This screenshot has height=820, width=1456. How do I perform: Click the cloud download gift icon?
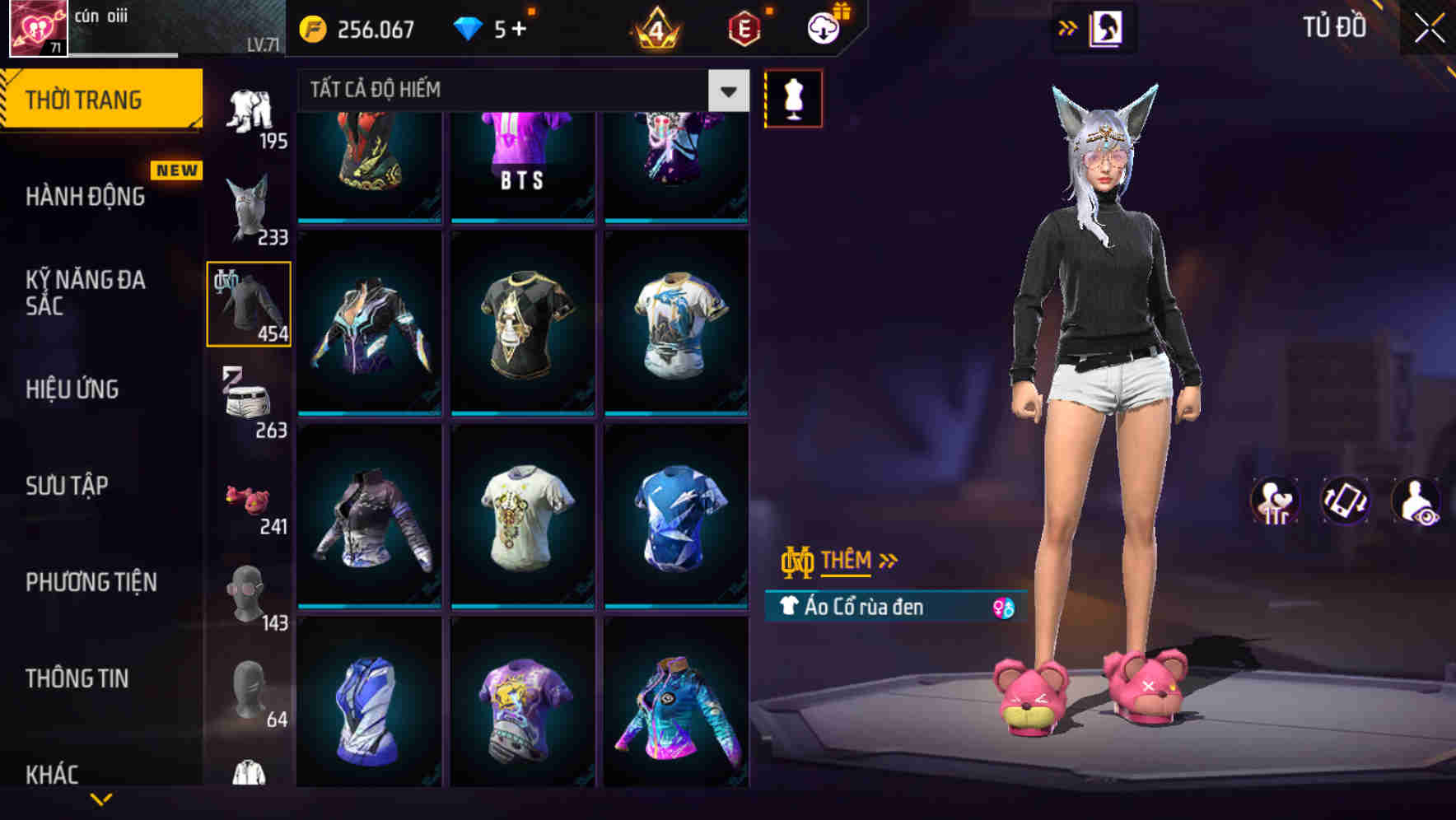(822, 28)
